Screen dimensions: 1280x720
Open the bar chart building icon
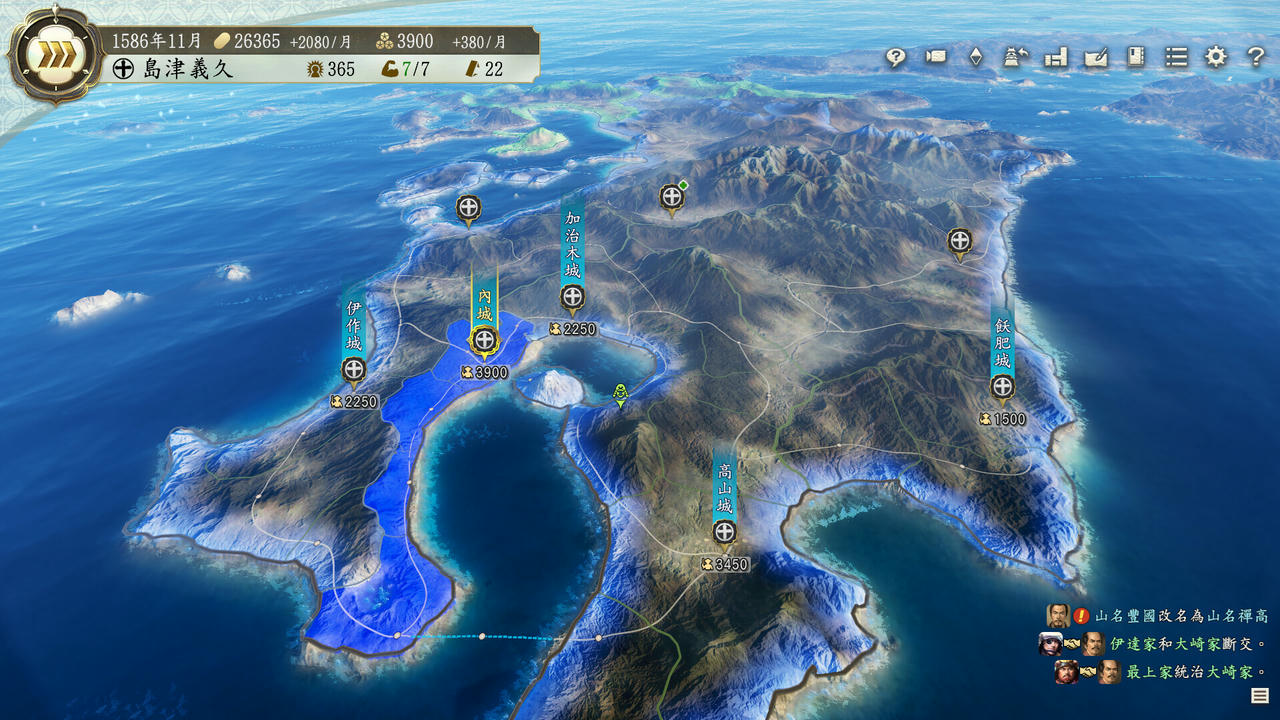pyautogui.click(x=1056, y=57)
